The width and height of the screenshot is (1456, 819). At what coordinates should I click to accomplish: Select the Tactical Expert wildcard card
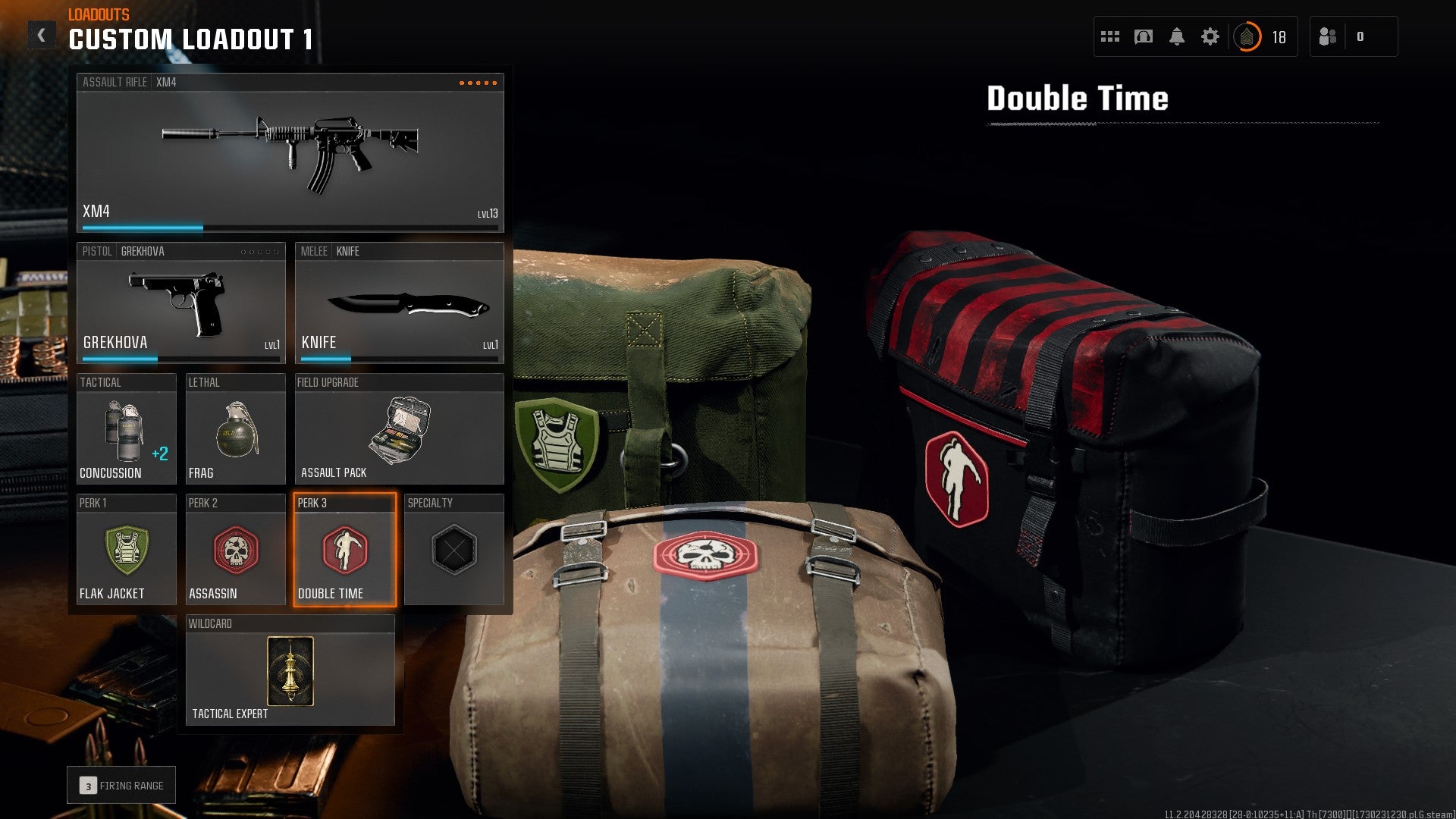click(x=290, y=671)
